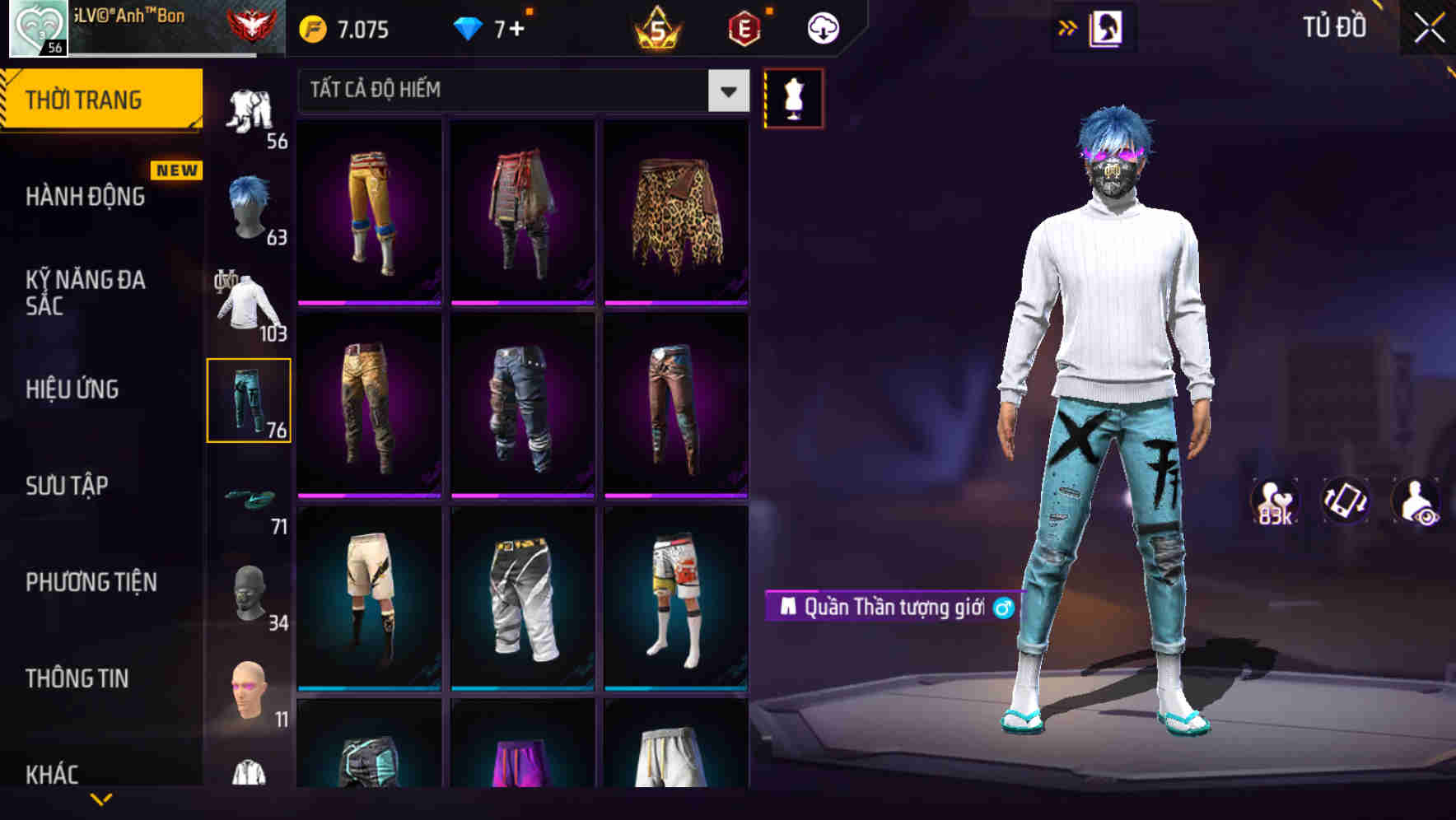Open the hair category showing 63 items

[x=247, y=210]
